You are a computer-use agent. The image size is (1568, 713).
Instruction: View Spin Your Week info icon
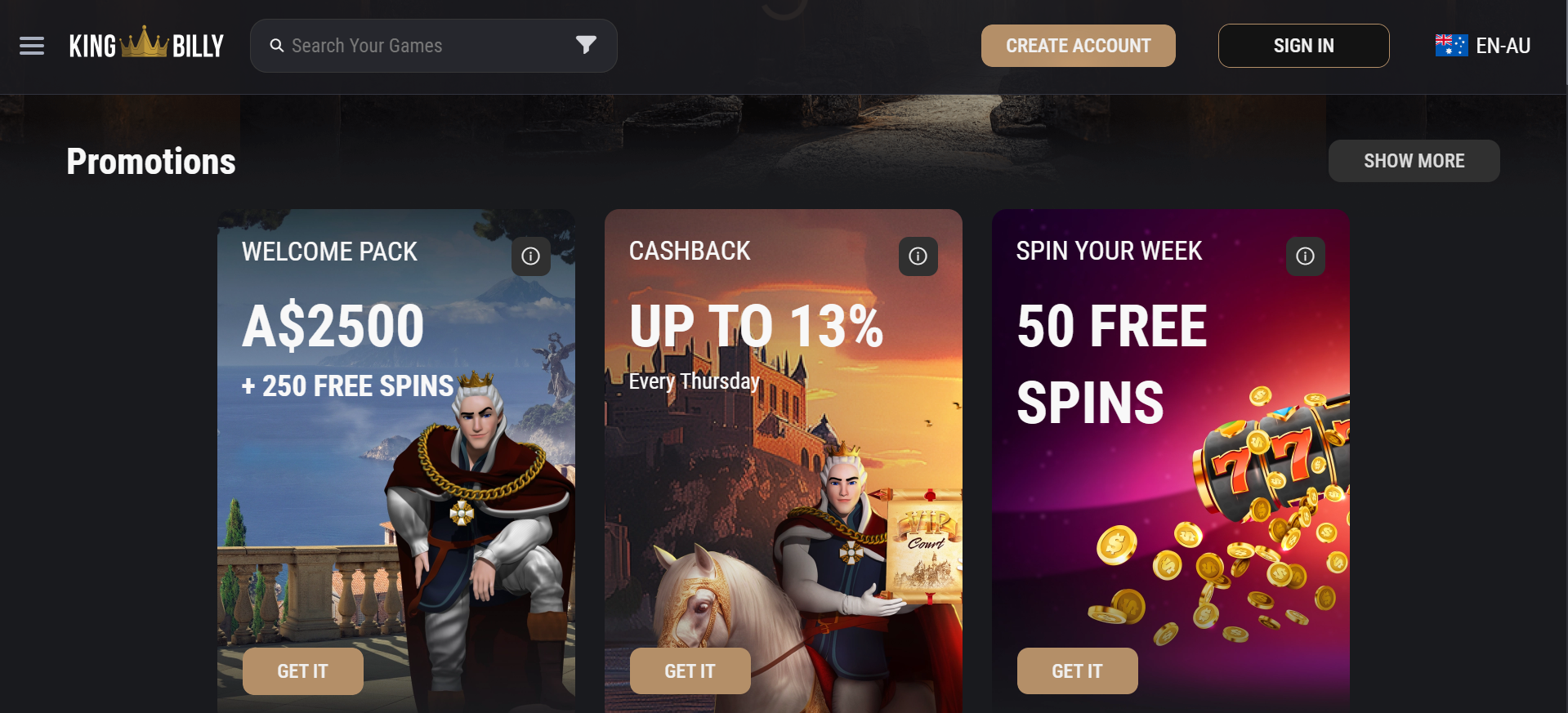point(1306,256)
